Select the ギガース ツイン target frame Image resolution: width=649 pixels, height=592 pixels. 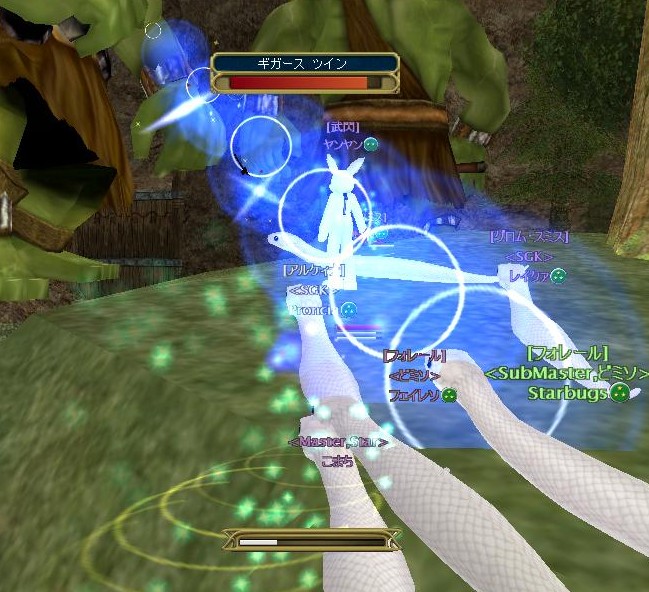[x=305, y=73]
